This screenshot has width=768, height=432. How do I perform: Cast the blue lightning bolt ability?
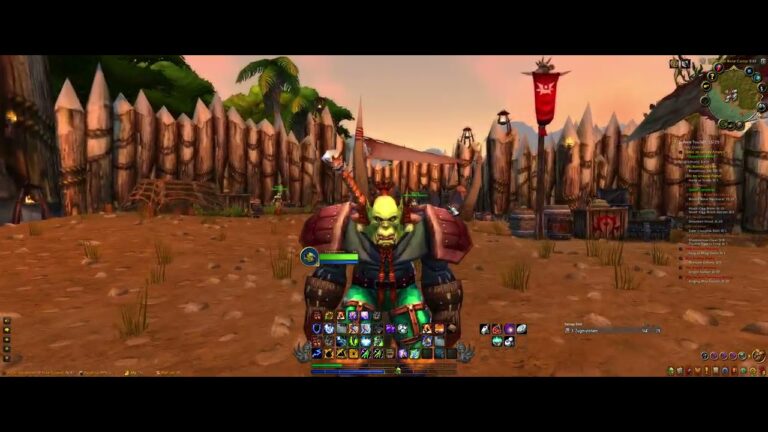pyautogui.click(x=317, y=352)
